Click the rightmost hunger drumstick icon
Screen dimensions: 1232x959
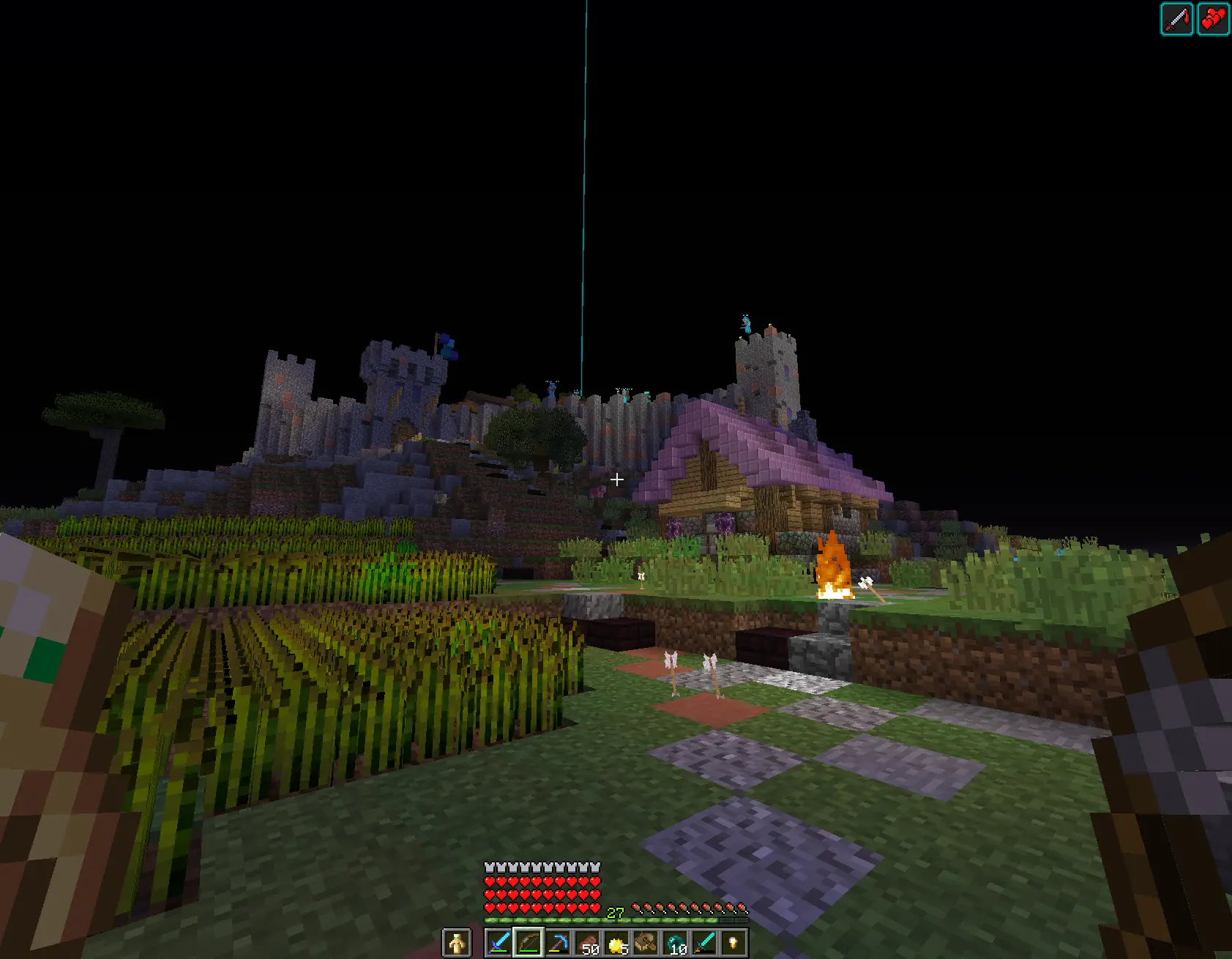[x=740, y=906]
